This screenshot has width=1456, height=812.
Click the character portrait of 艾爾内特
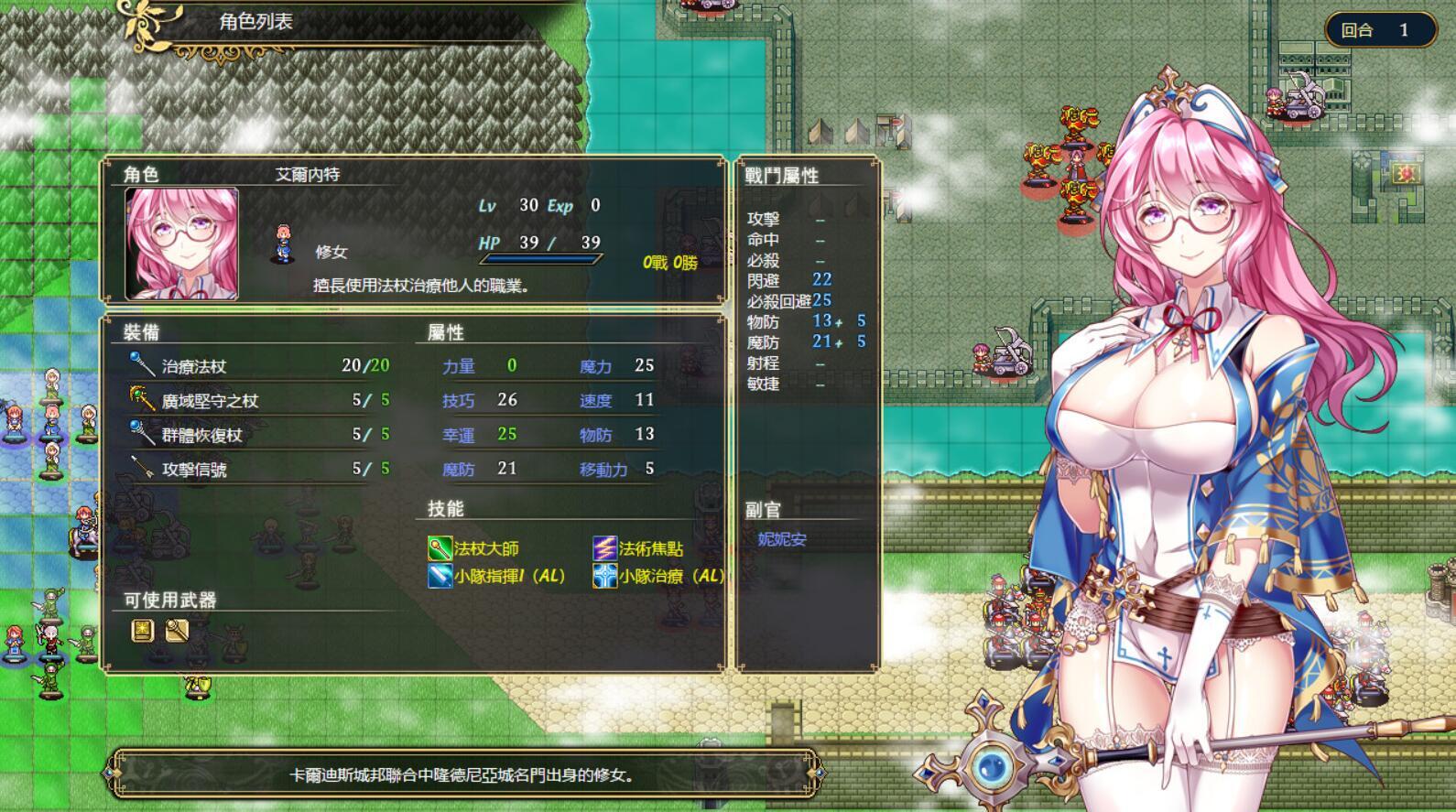click(179, 243)
